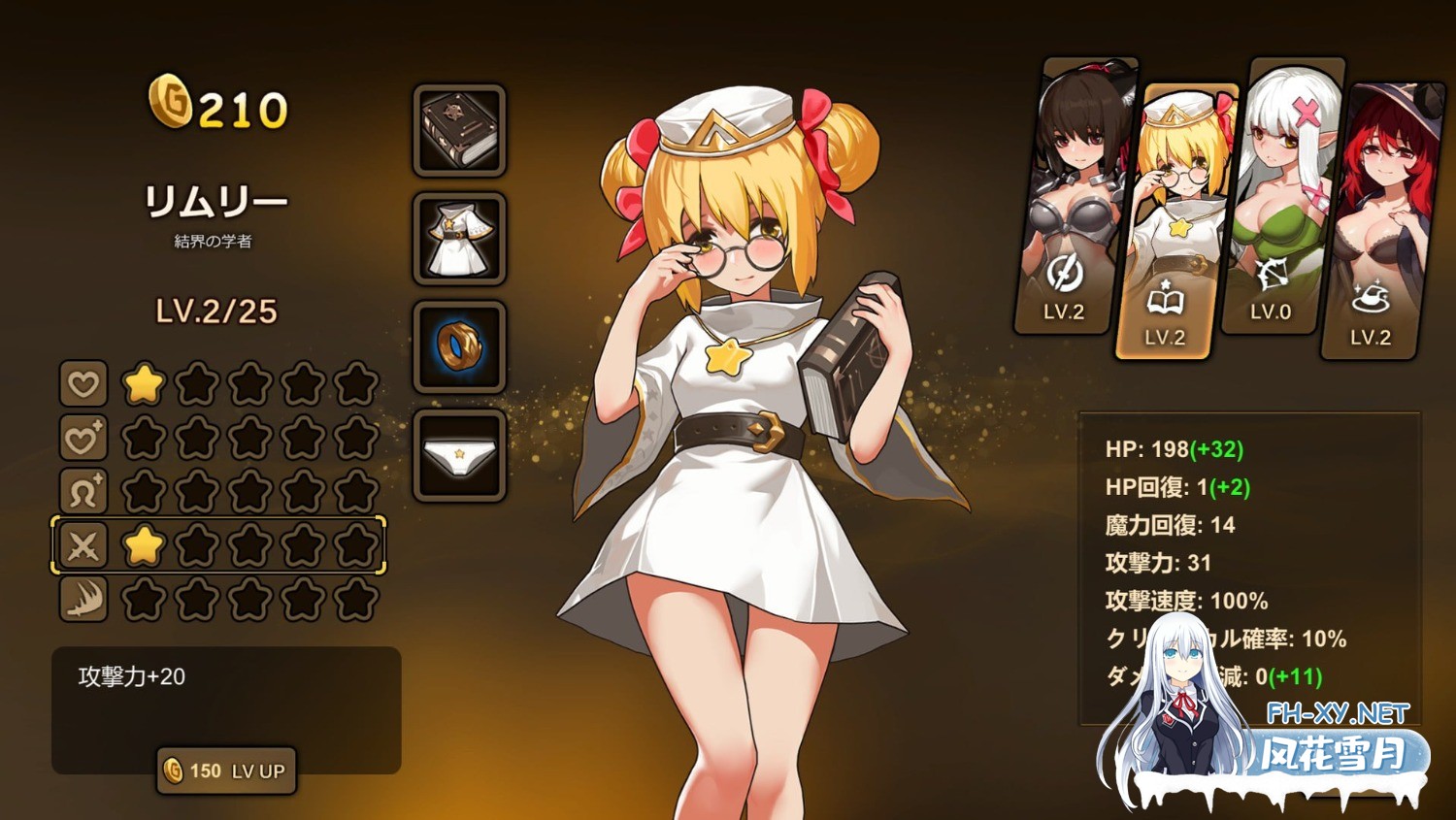Screen dimensions: 1456x820
Task: Choose the heart HP stat row
Action: (x=83, y=384)
